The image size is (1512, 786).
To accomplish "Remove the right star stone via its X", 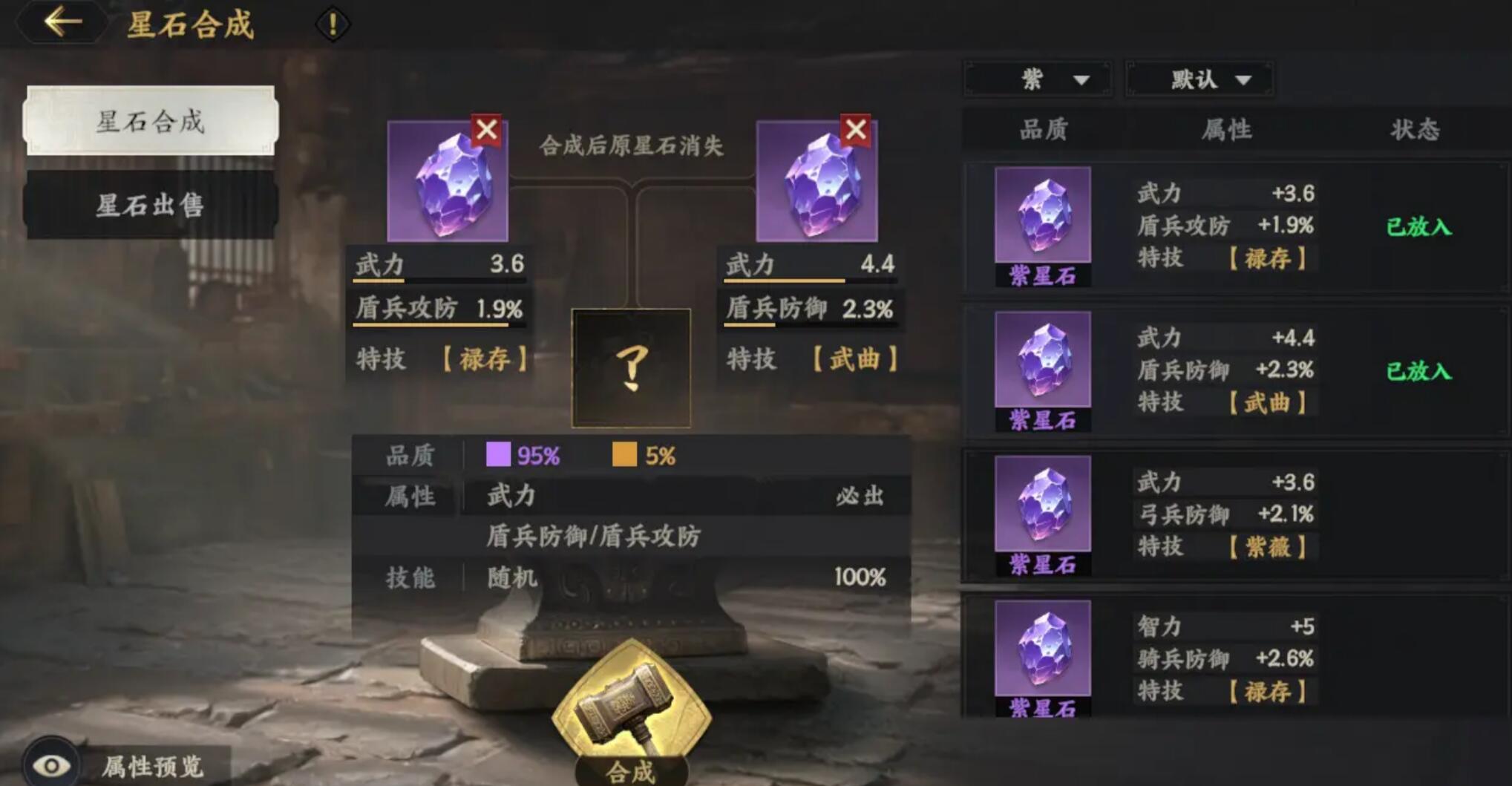I will click(x=855, y=130).
